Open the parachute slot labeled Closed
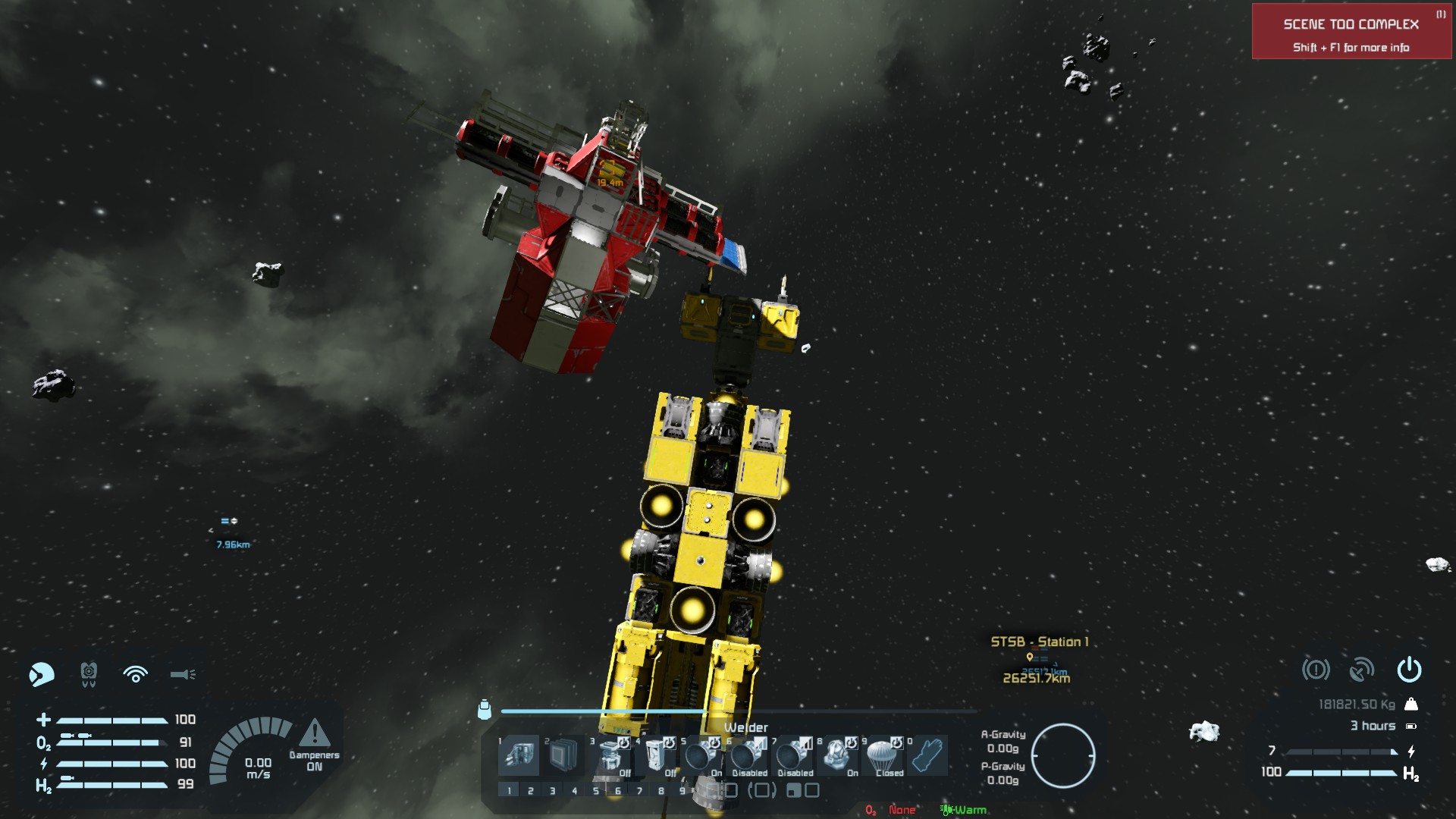The height and width of the screenshot is (819, 1456). tap(882, 755)
